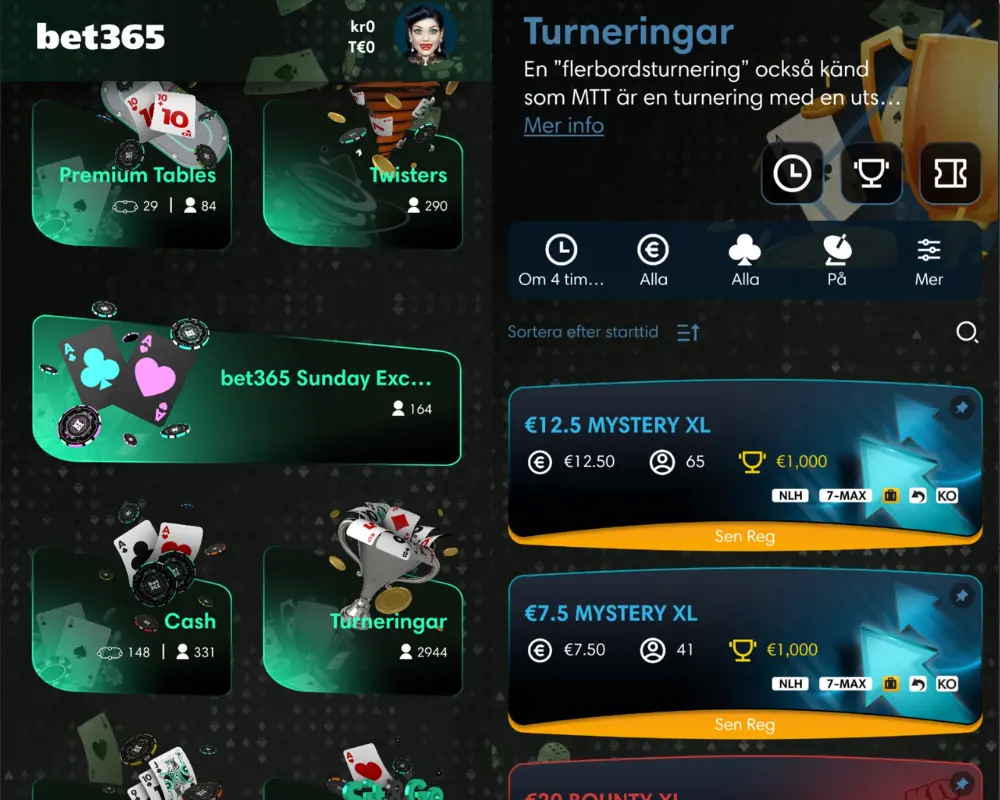Viewport: 1000px width, 800px height.
Task: Open the player avatar profile
Action: 425,36
